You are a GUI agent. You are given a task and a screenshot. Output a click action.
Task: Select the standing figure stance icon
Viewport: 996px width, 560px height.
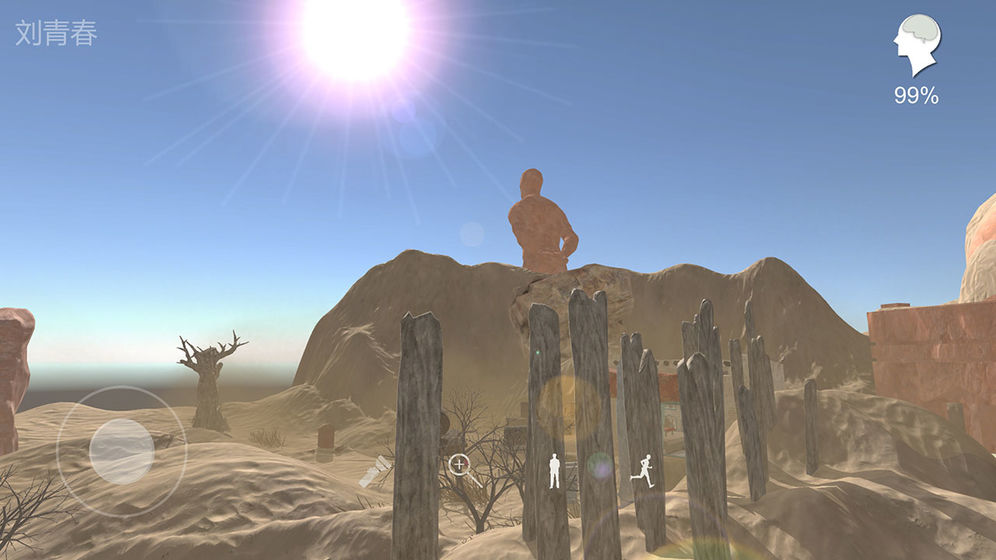point(554,471)
